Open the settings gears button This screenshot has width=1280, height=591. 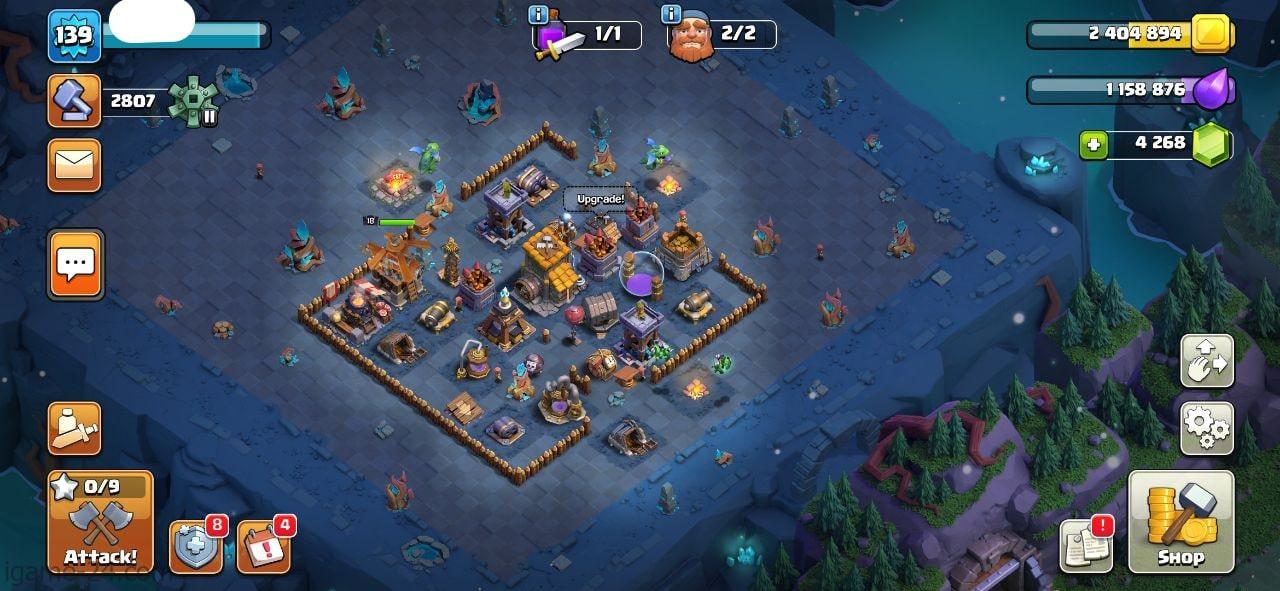pos(1207,428)
